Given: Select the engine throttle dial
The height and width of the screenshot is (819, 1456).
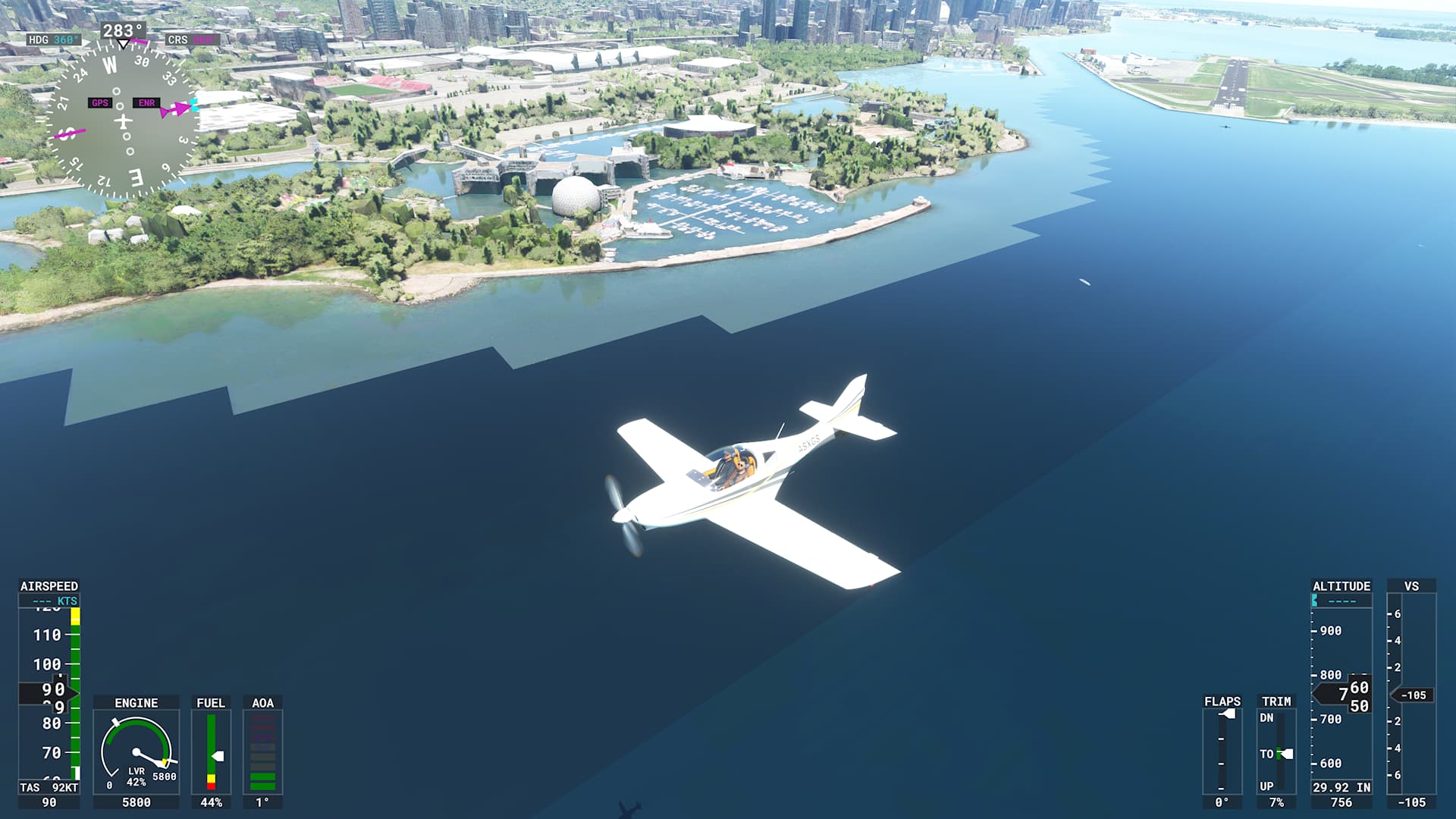Looking at the screenshot, I should [x=136, y=752].
